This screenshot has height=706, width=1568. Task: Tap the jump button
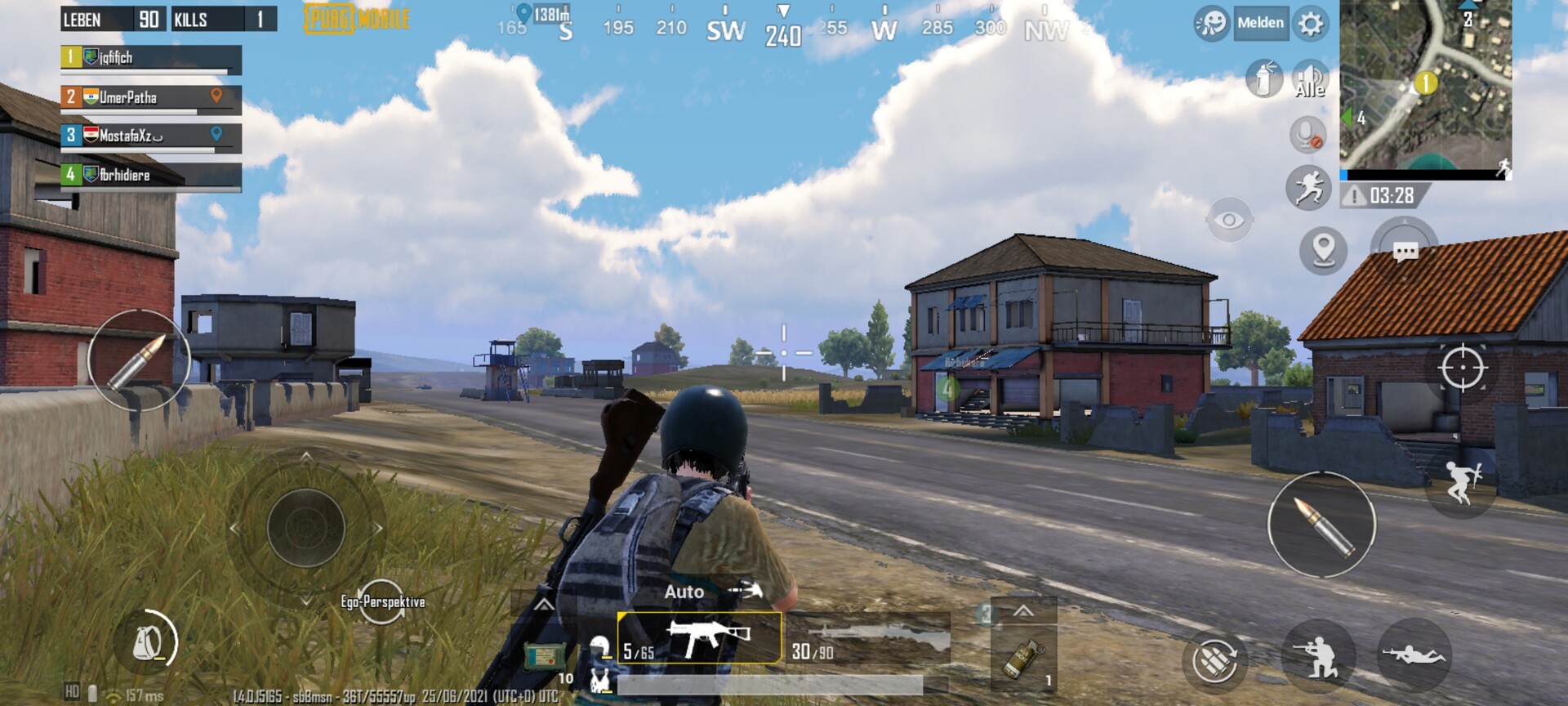(x=1461, y=482)
